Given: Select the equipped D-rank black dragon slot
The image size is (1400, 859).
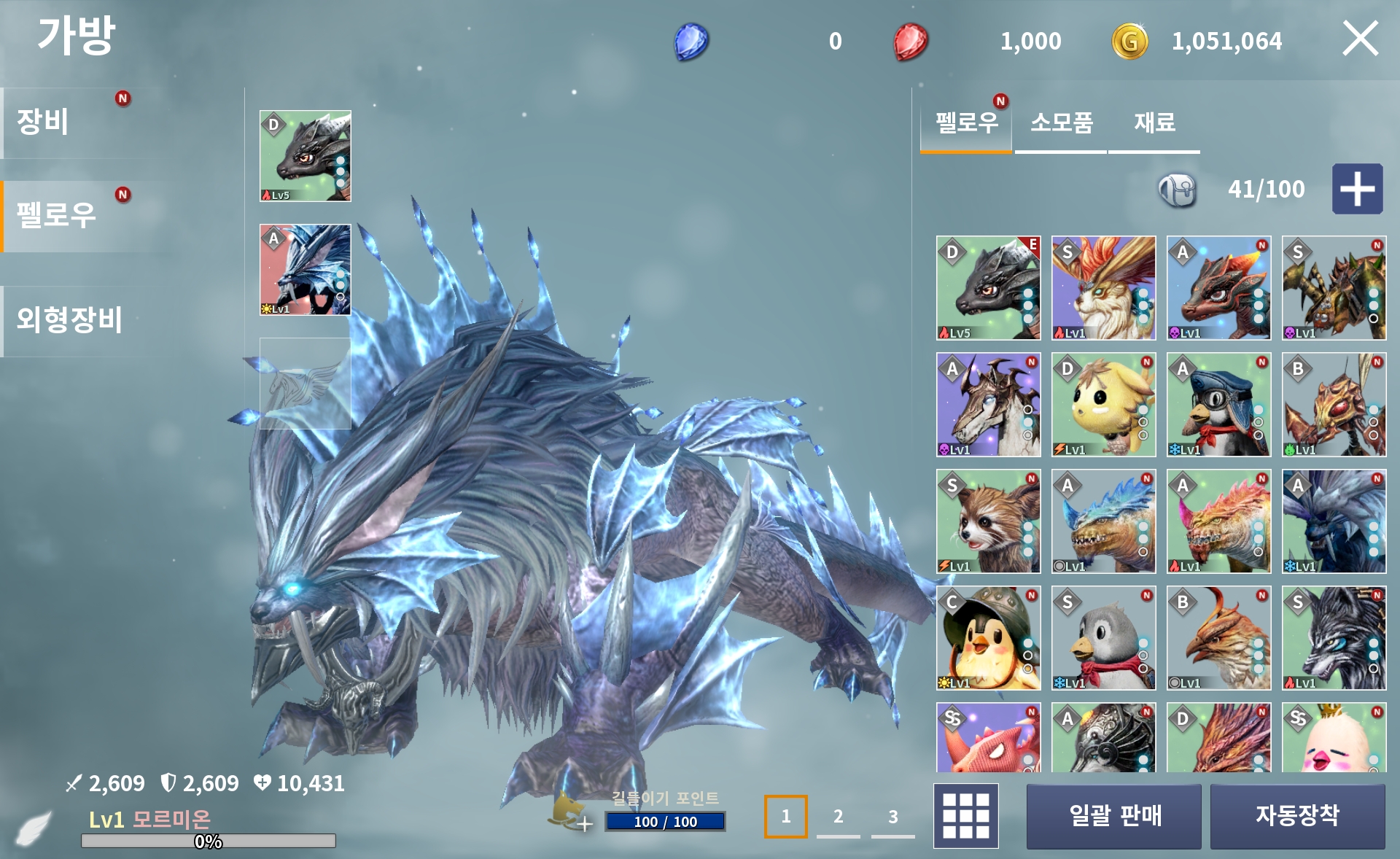Looking at the screenshot, I should [x=306, y=156].
